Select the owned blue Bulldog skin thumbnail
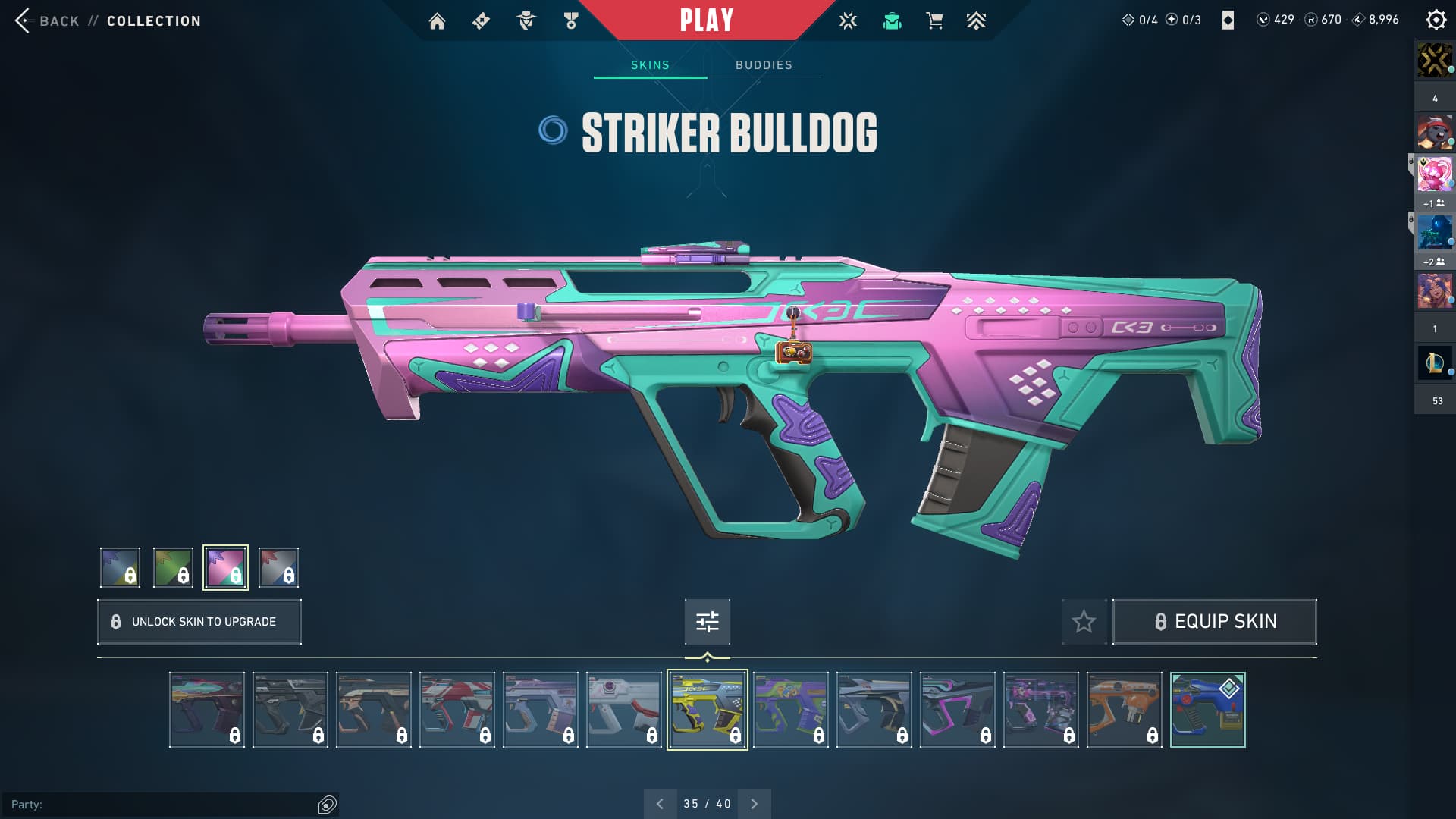The image size is (1456, 819). (1207, 710)
